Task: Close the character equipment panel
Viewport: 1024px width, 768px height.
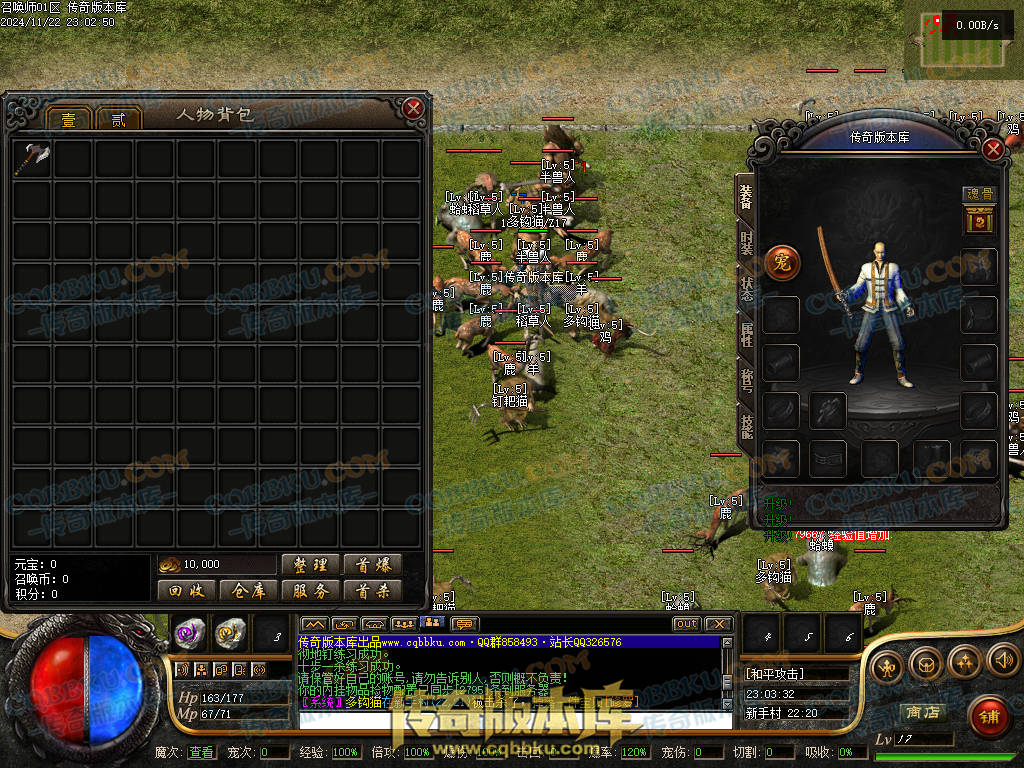Action: click(993, 150)
